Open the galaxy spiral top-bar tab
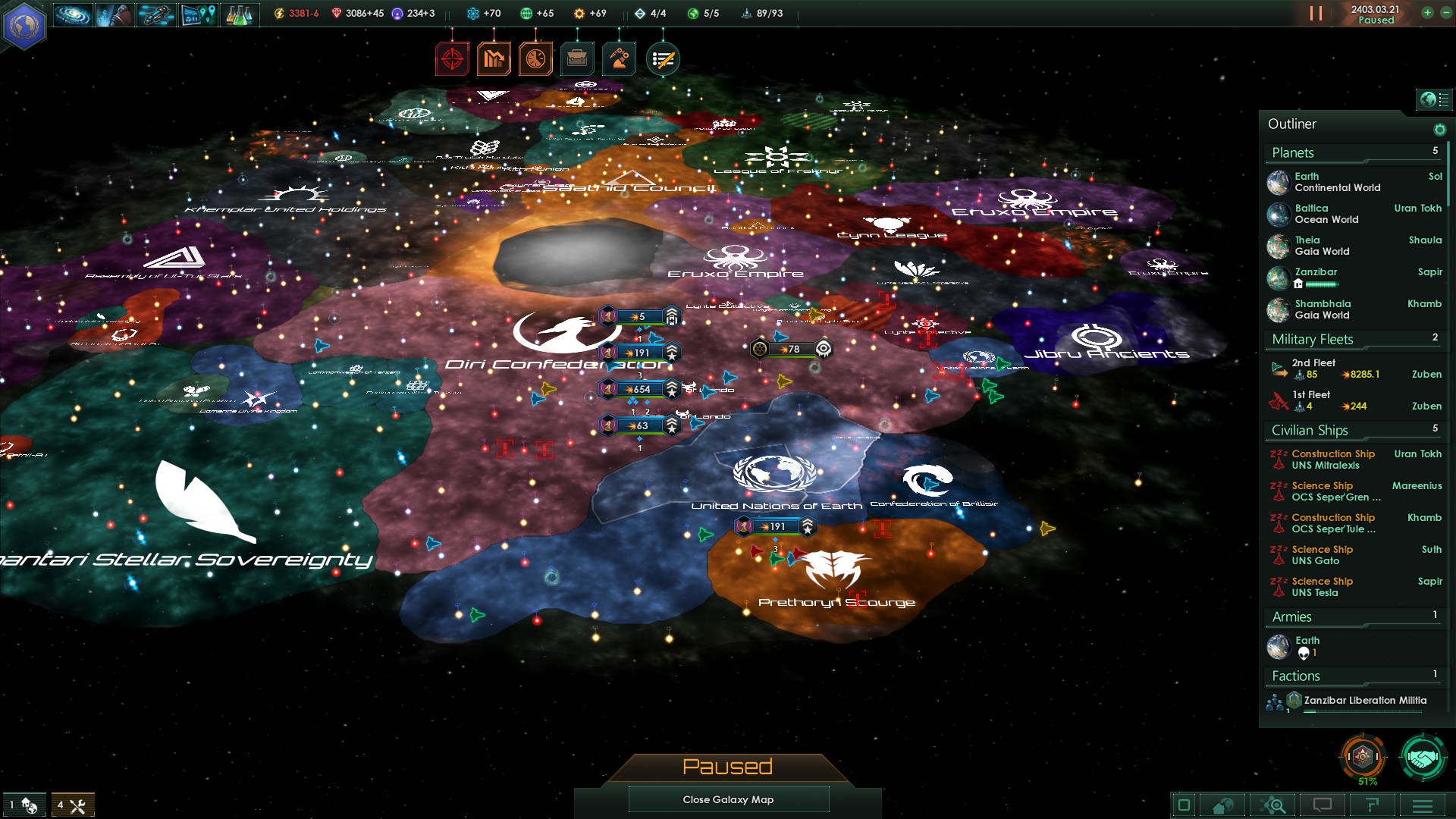Viewport: 1456px width, 819px height. point(73,14)
